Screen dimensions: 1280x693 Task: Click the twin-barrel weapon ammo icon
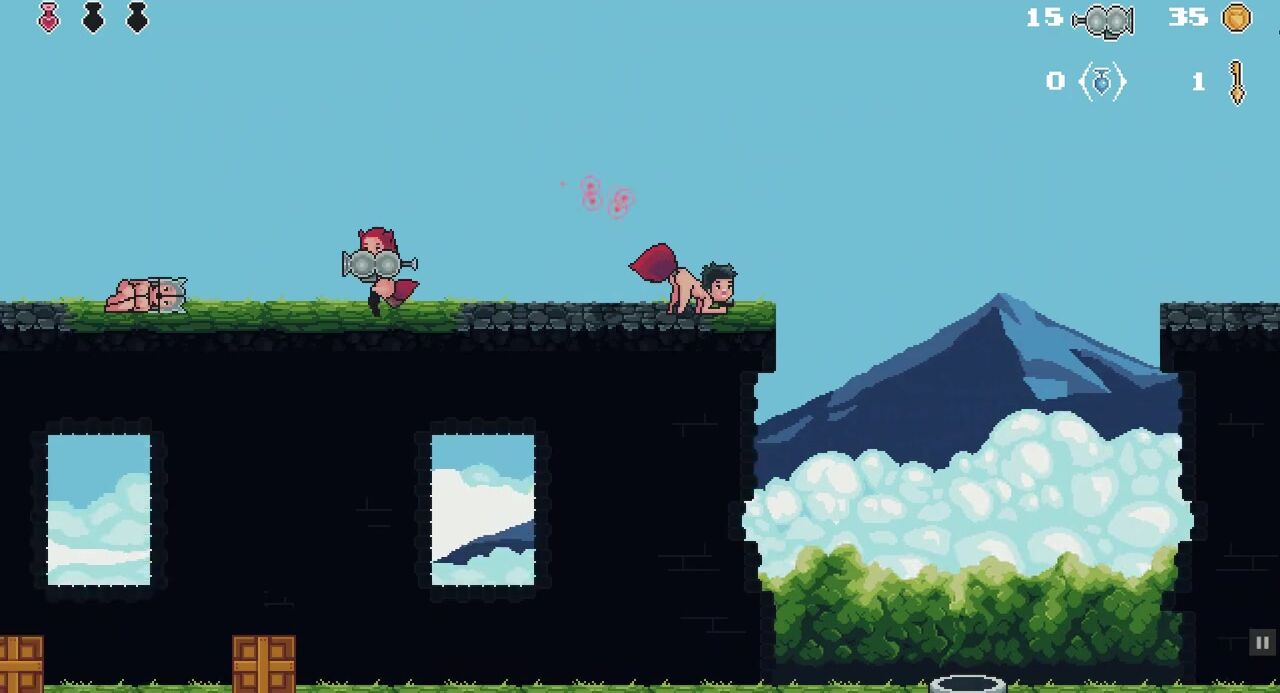[1103, 21]
